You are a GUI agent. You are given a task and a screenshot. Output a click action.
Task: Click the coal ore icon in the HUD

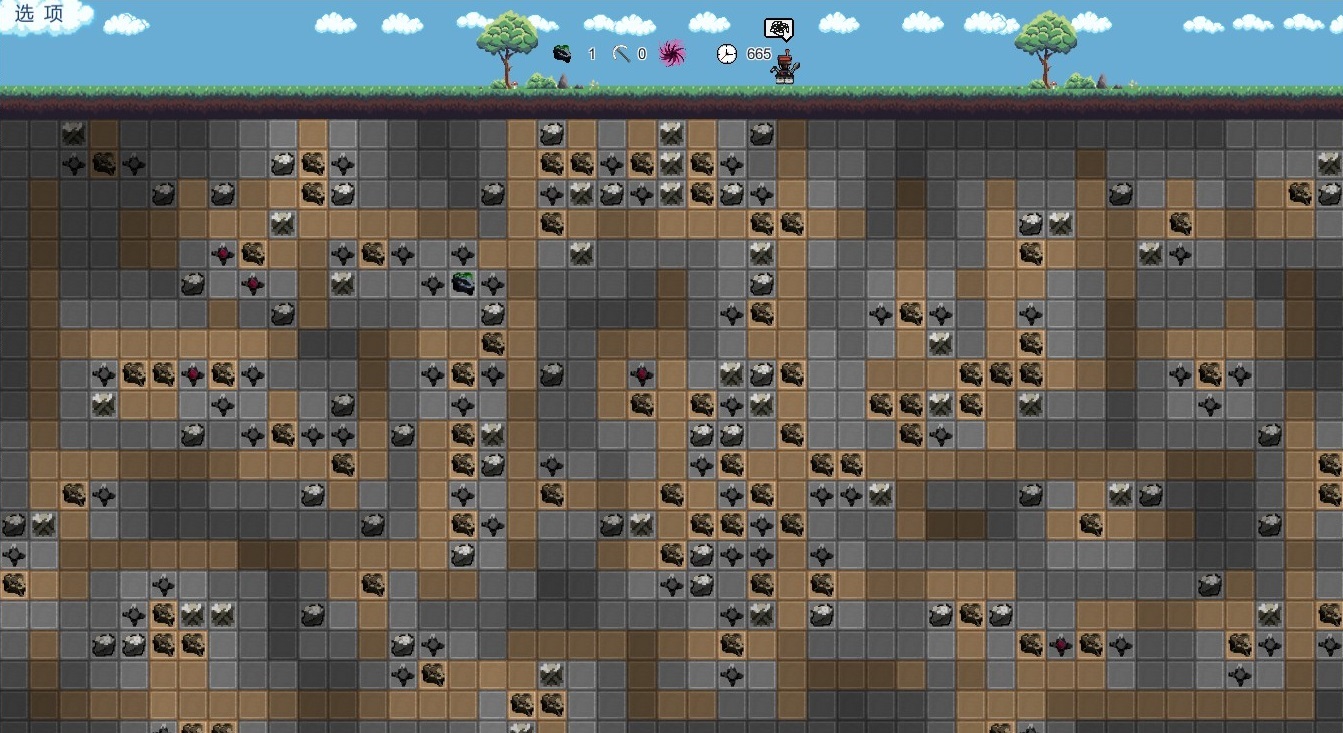tap(562, 53)
